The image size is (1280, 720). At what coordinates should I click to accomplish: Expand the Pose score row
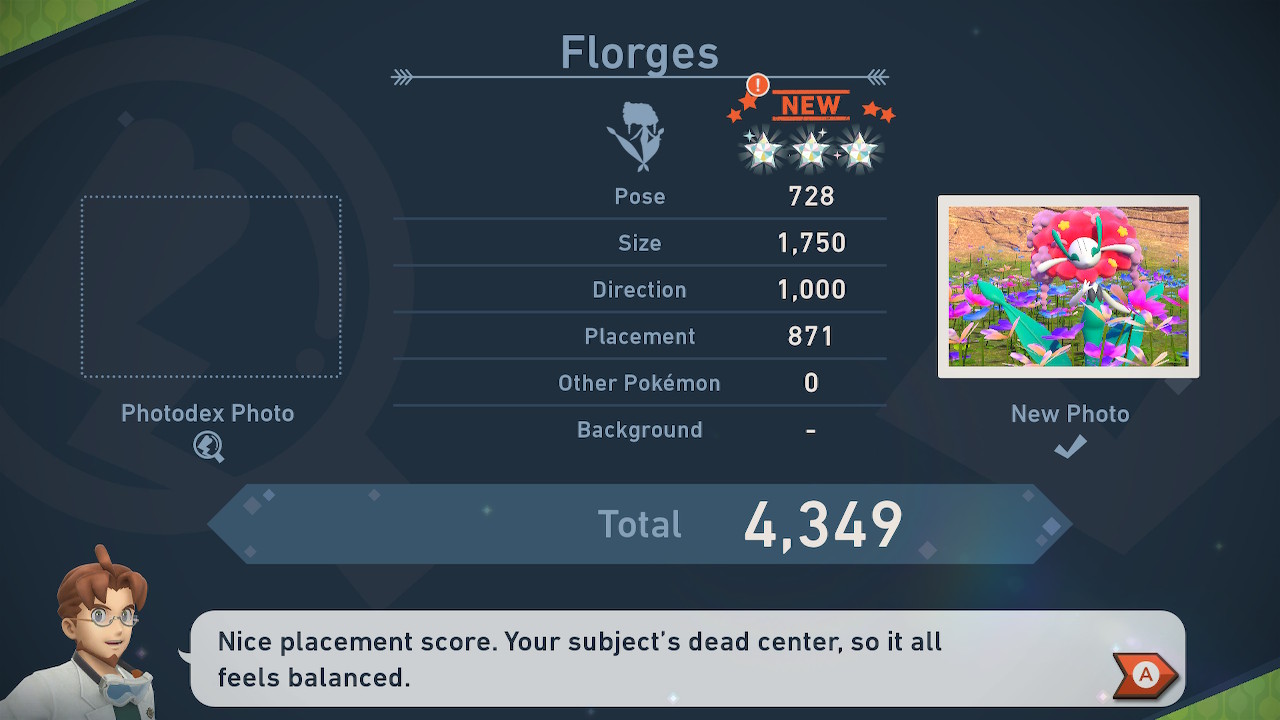(x=640, y=196)
